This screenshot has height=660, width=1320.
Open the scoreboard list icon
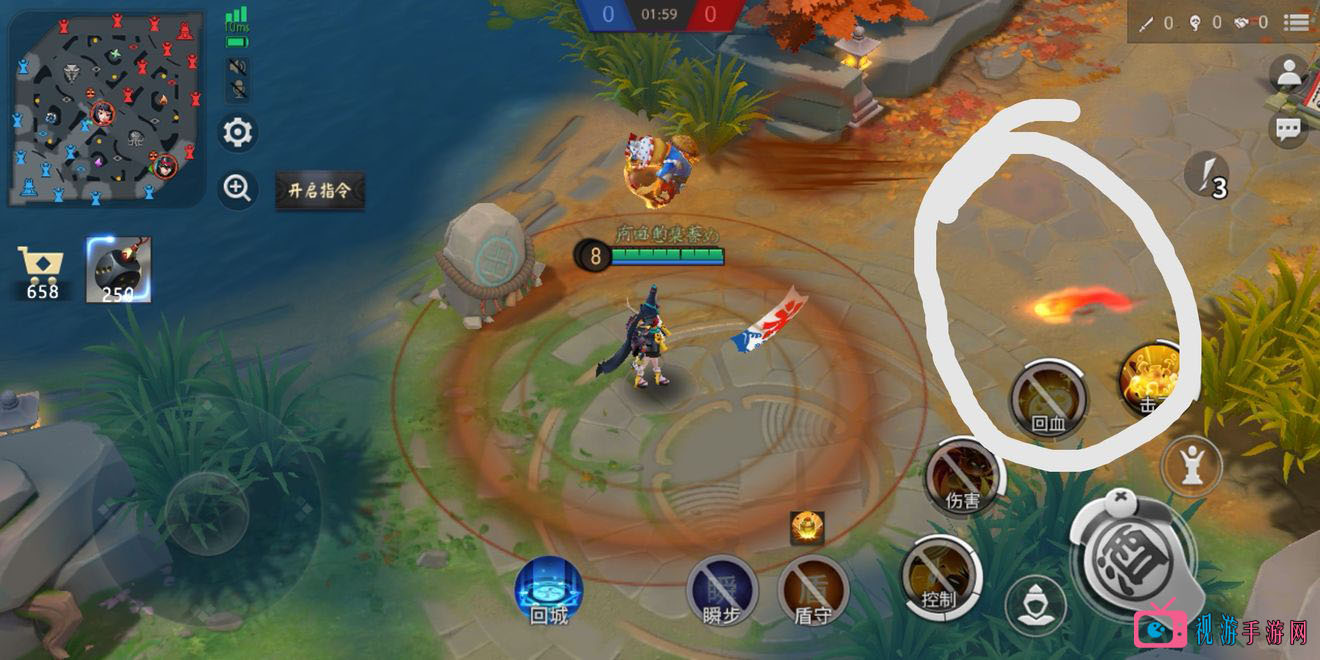(1297, 22)
